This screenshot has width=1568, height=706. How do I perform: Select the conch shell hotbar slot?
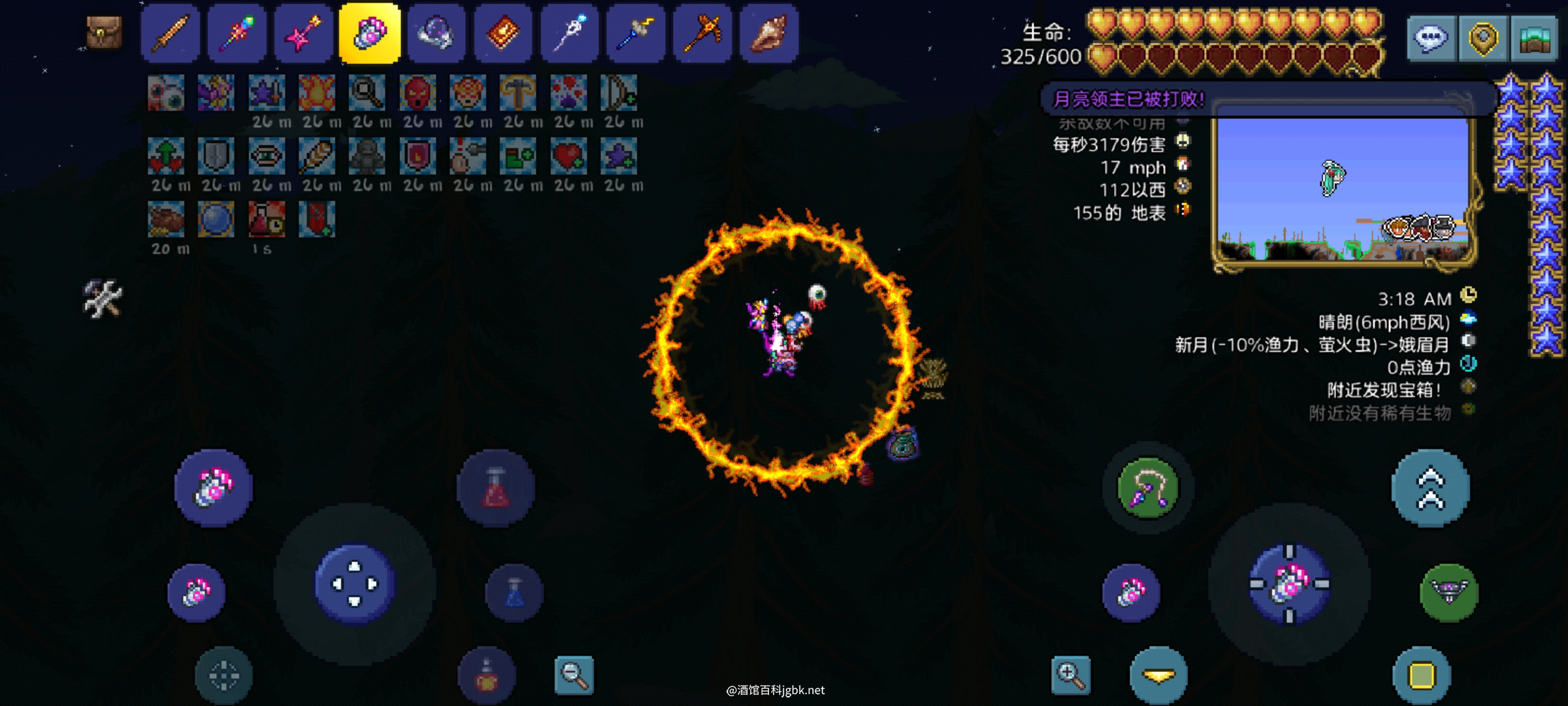point(769,33)
